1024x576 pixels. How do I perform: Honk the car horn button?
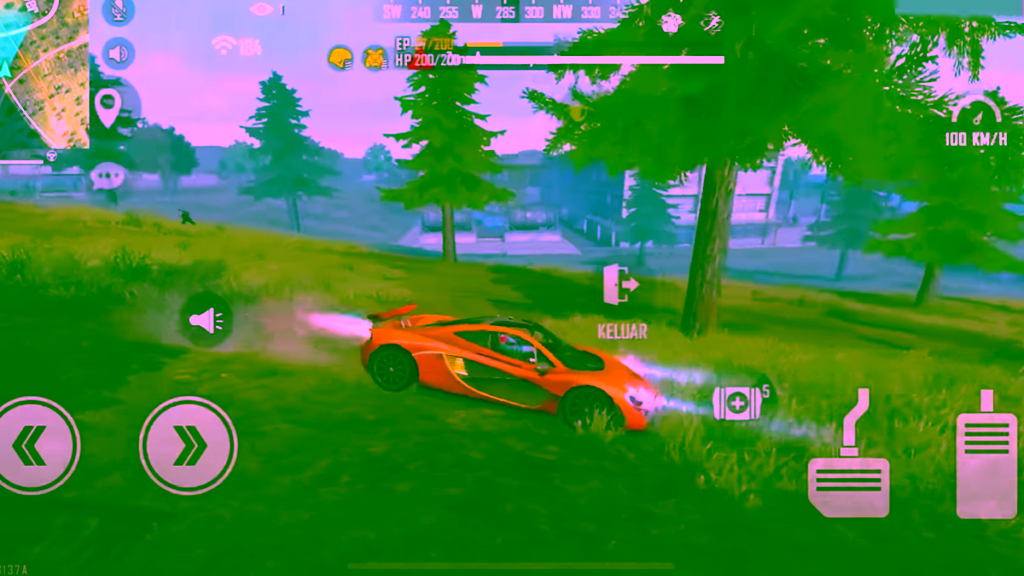(x=207, y=320)
